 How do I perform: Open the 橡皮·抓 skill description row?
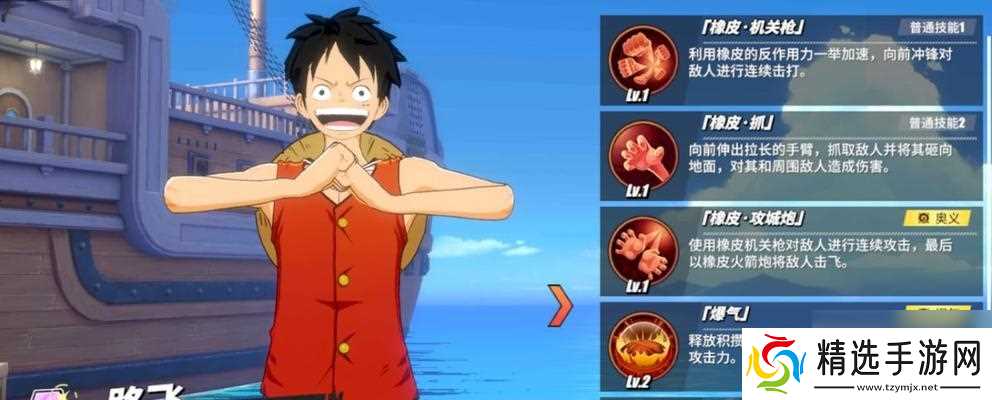pos(830,155)
